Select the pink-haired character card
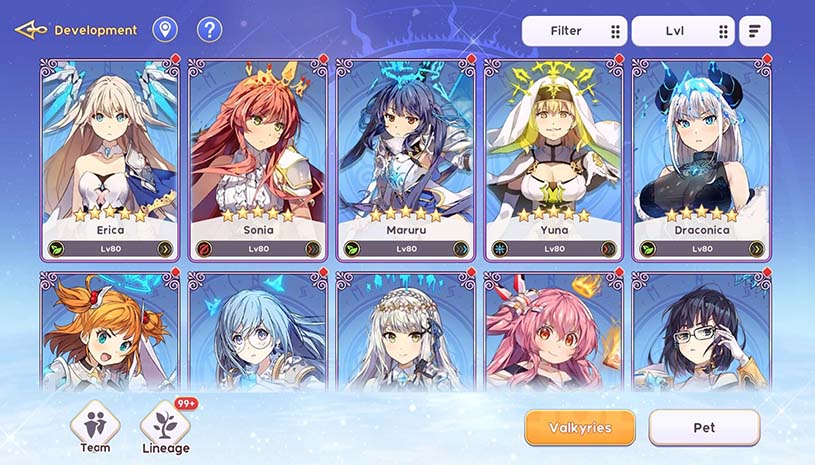Viewport: 815px width, 465px height. (554, 330)
